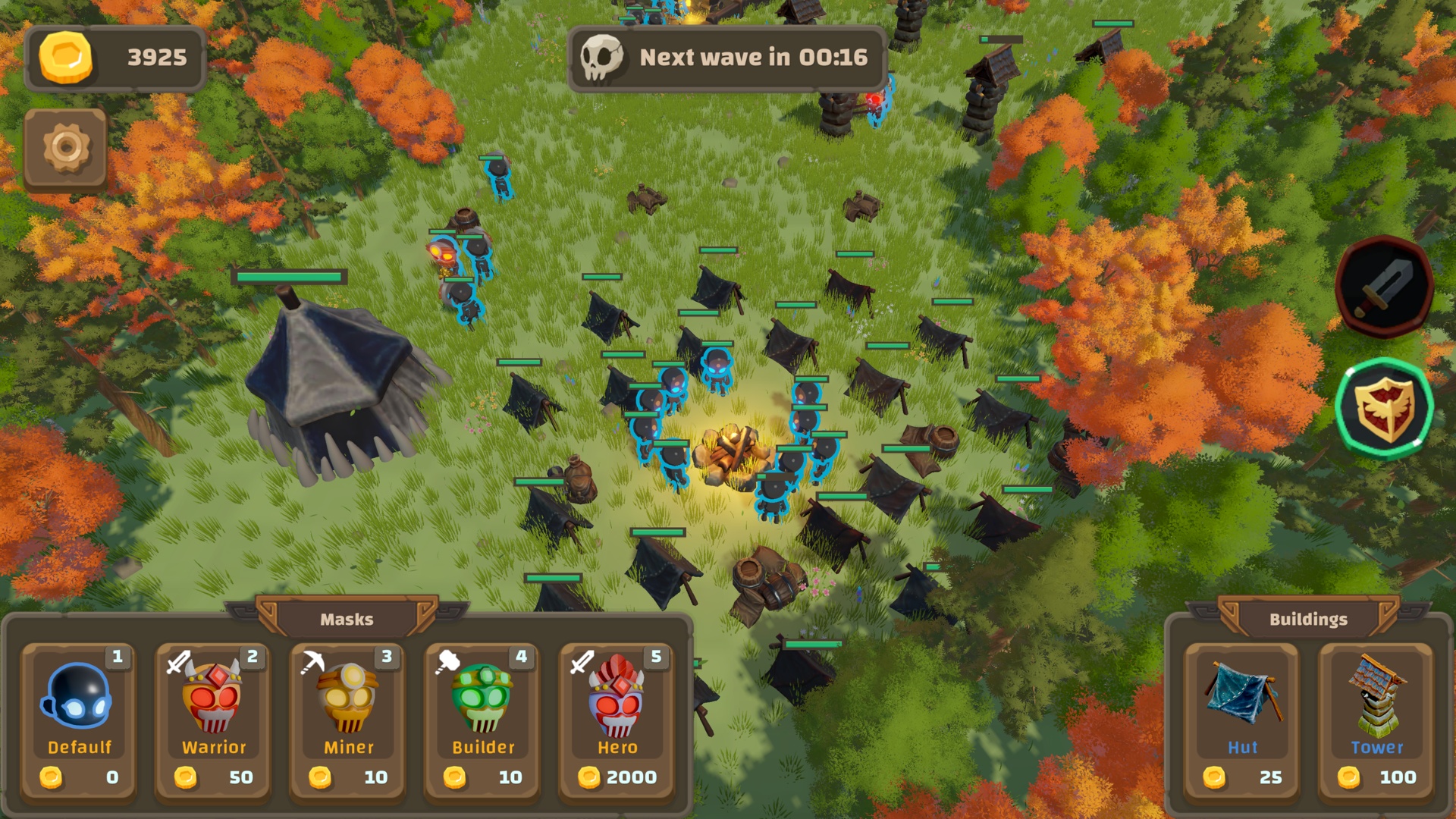
Task: Choose the Warrior mask
Action: (213, 719)
